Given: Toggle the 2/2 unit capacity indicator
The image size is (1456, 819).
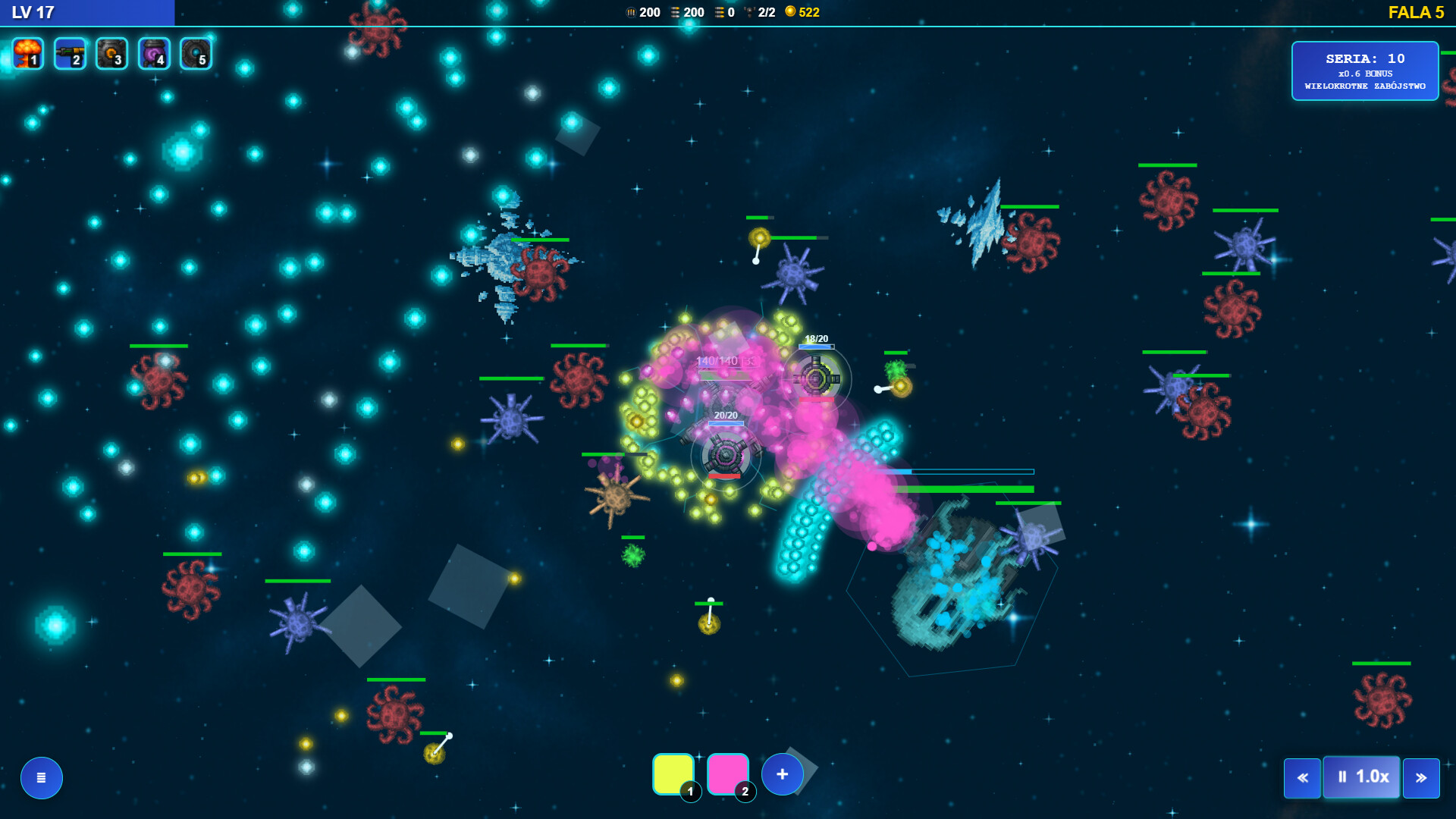Looking at the screenshot, I should tap(759, 12).
